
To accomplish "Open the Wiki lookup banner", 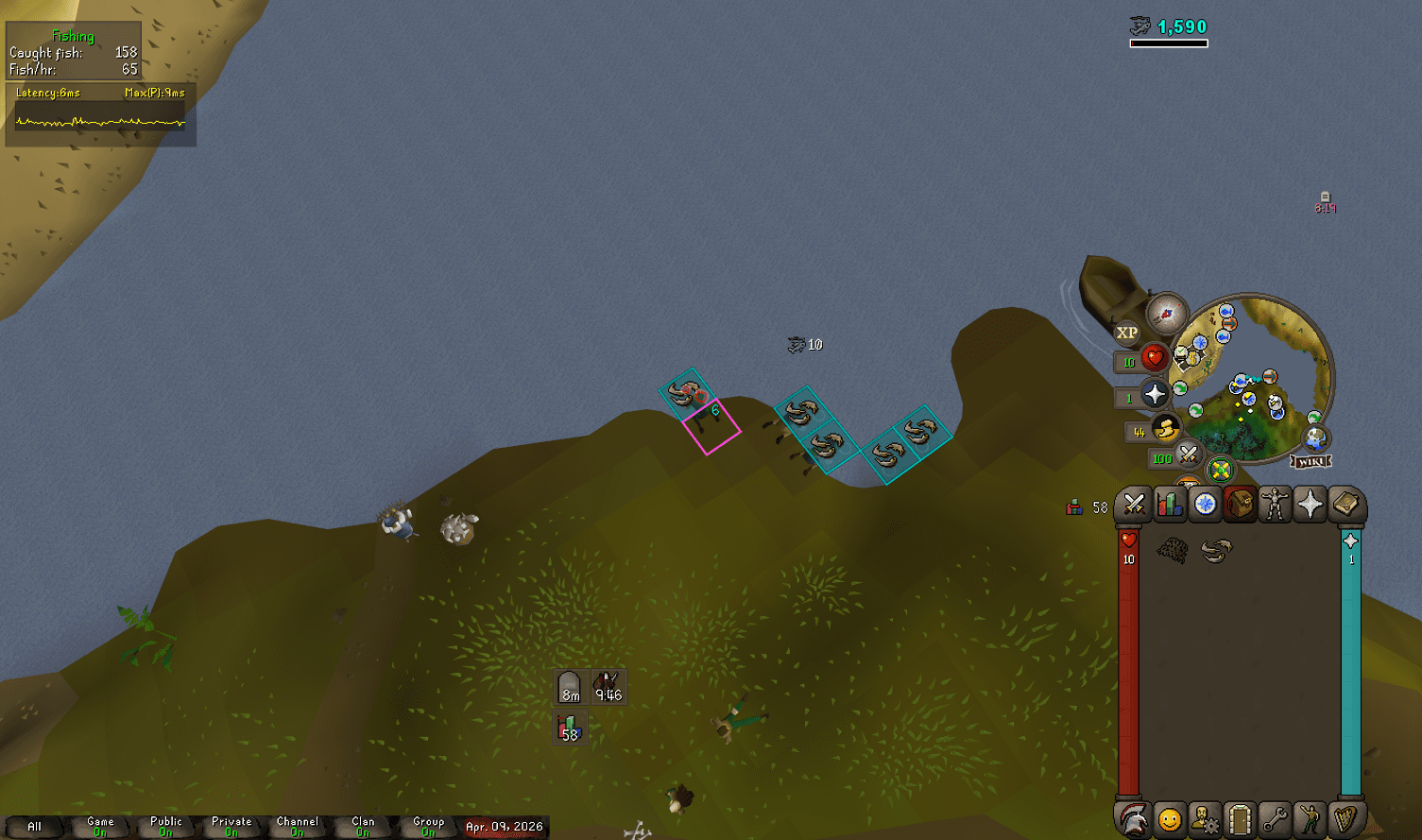I will pyautogui.click(x=1311, y=461).
